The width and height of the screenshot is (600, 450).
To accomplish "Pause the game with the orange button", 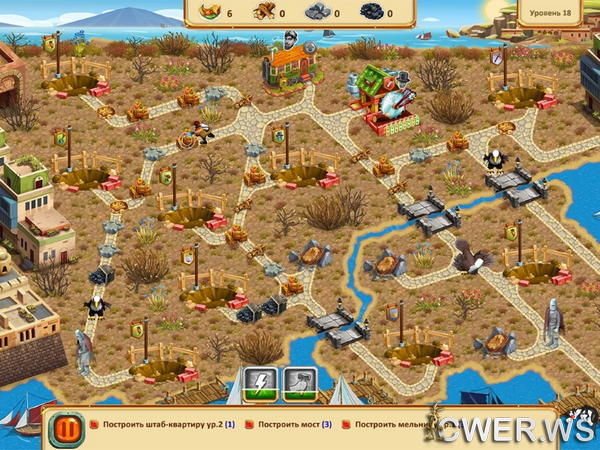I will 67,428.
